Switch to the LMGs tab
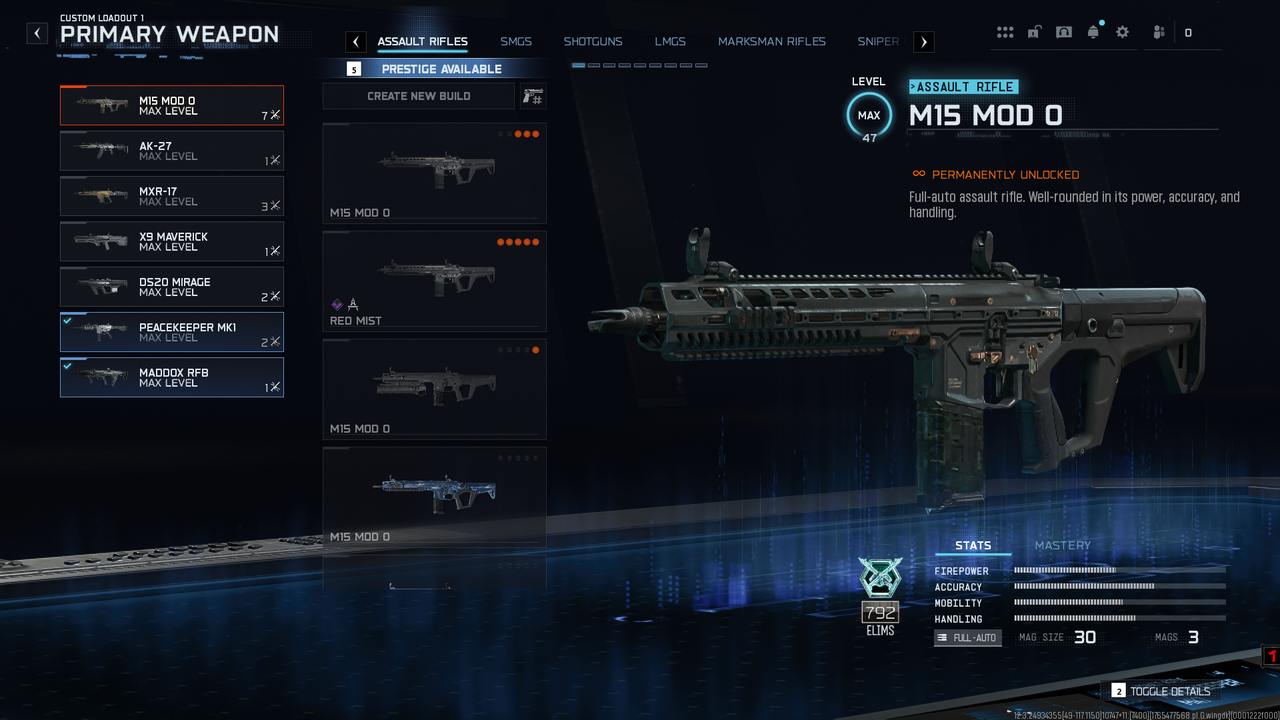The height and width of the screenshot is (720, 1280). [670, 42]
